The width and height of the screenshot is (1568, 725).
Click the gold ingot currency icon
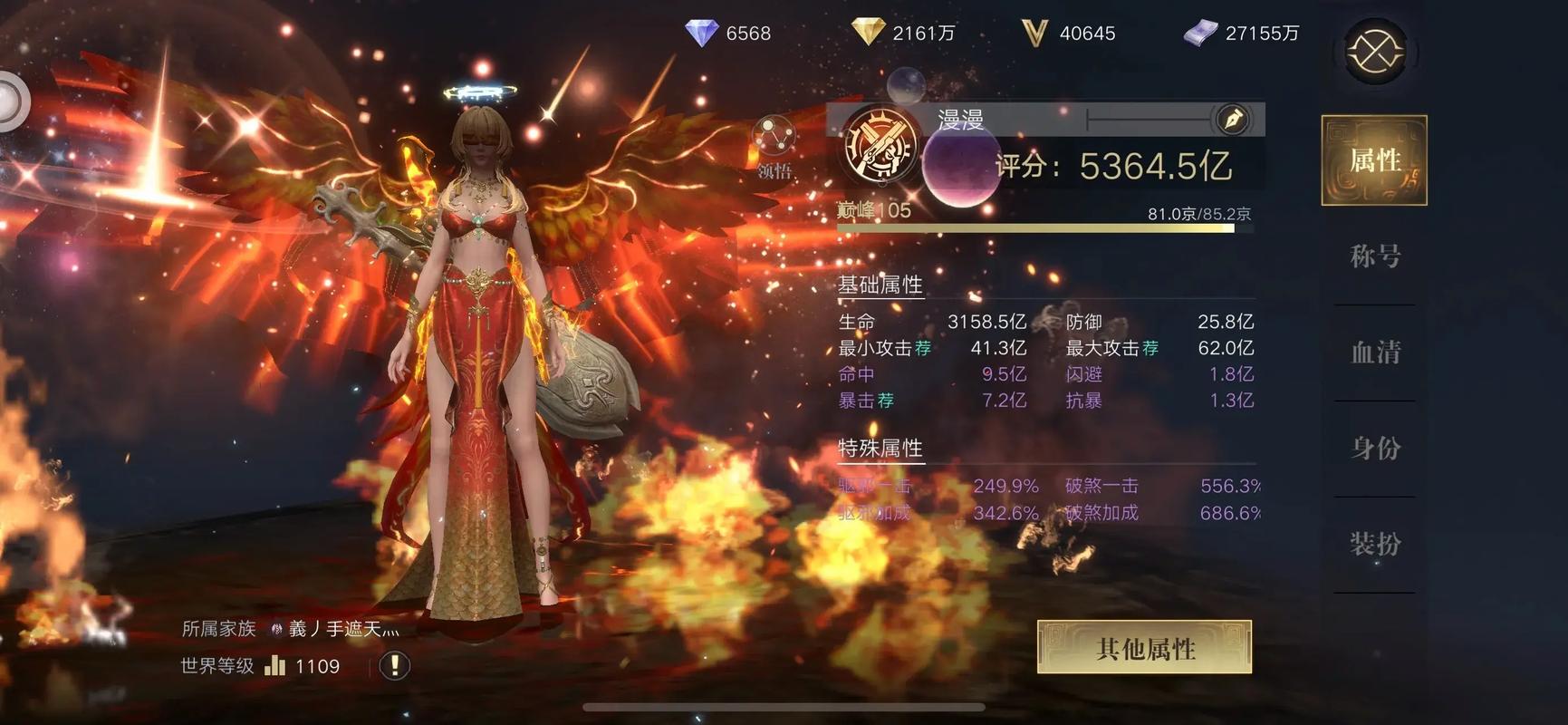tap(867, 32)
